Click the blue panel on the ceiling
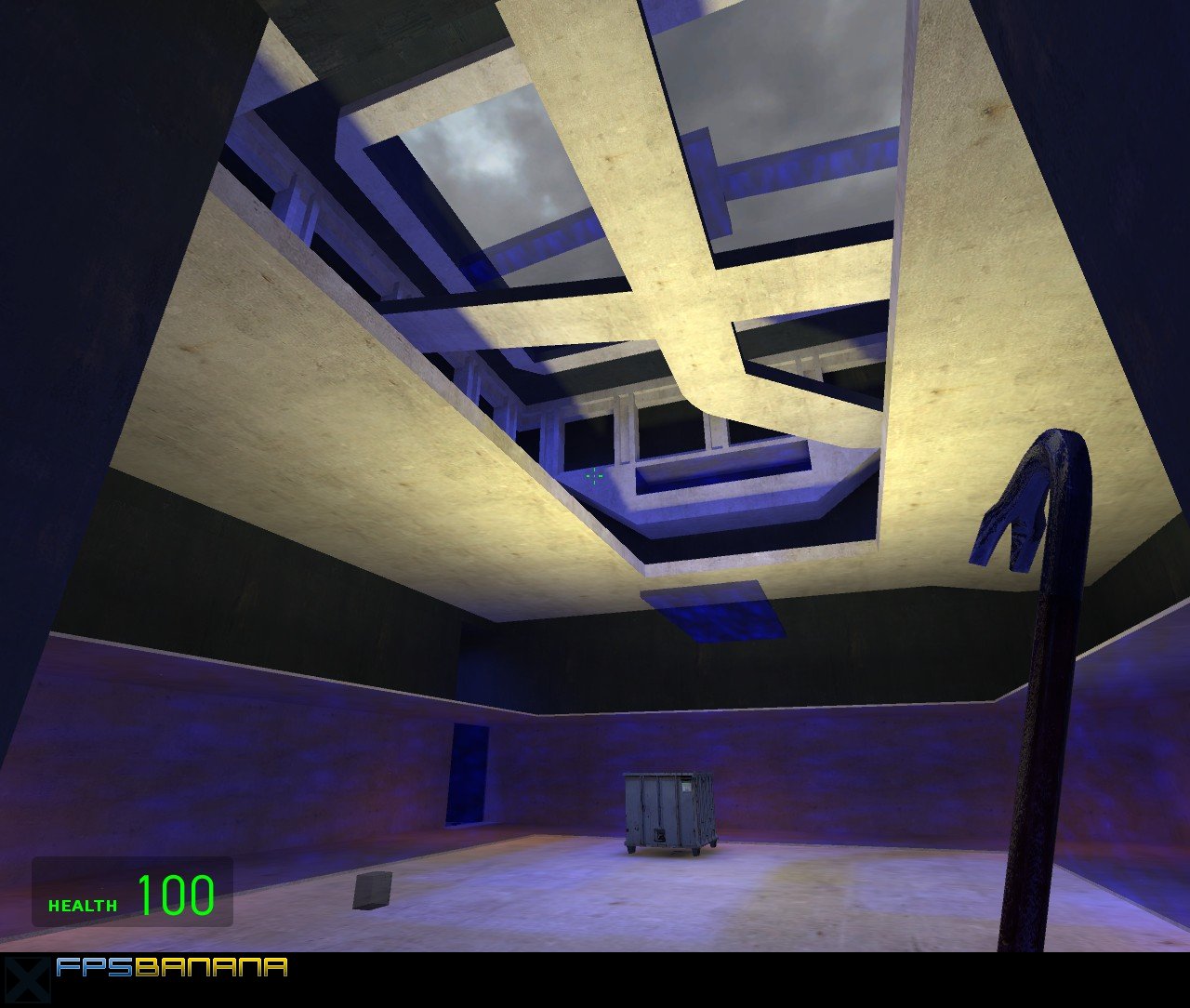Image resolution: width=1190 pixels, height=1008 pixels. [x=721, y=612]
